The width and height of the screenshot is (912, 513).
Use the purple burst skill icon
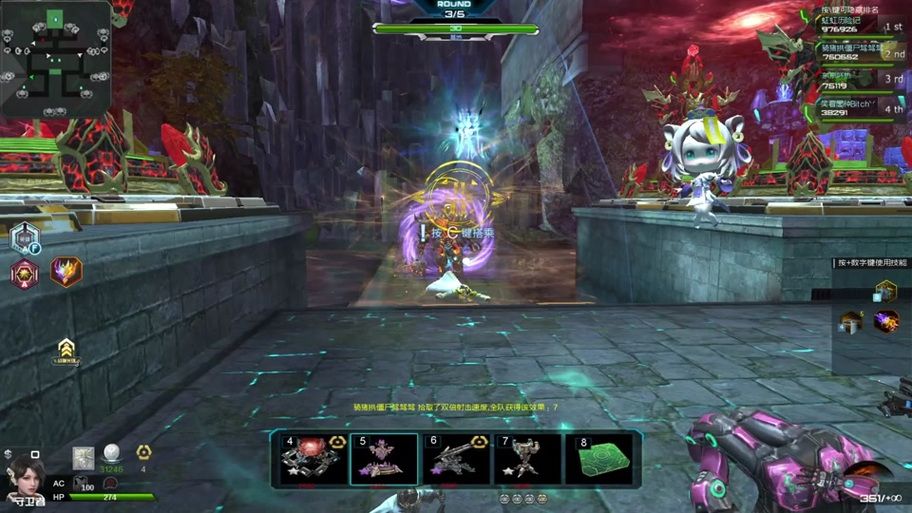pos(885,321)
